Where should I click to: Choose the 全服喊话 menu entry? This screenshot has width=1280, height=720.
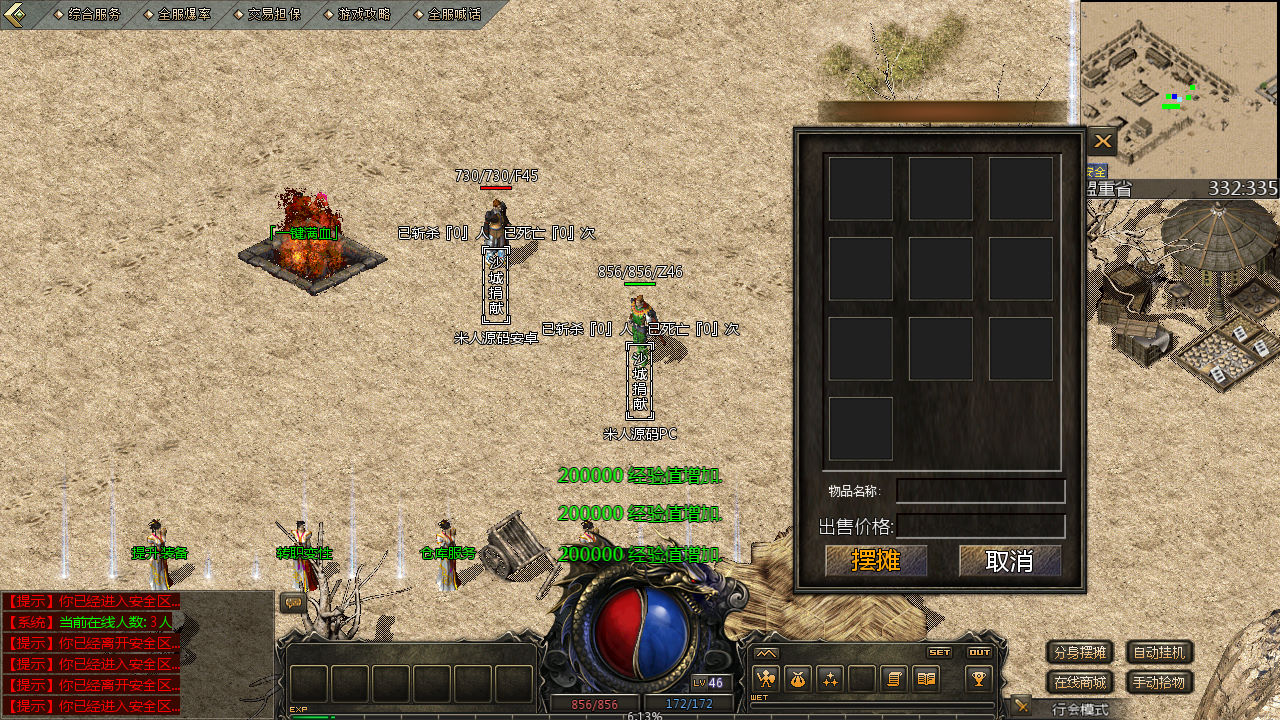pyautogui.click(x=454, y=15)
